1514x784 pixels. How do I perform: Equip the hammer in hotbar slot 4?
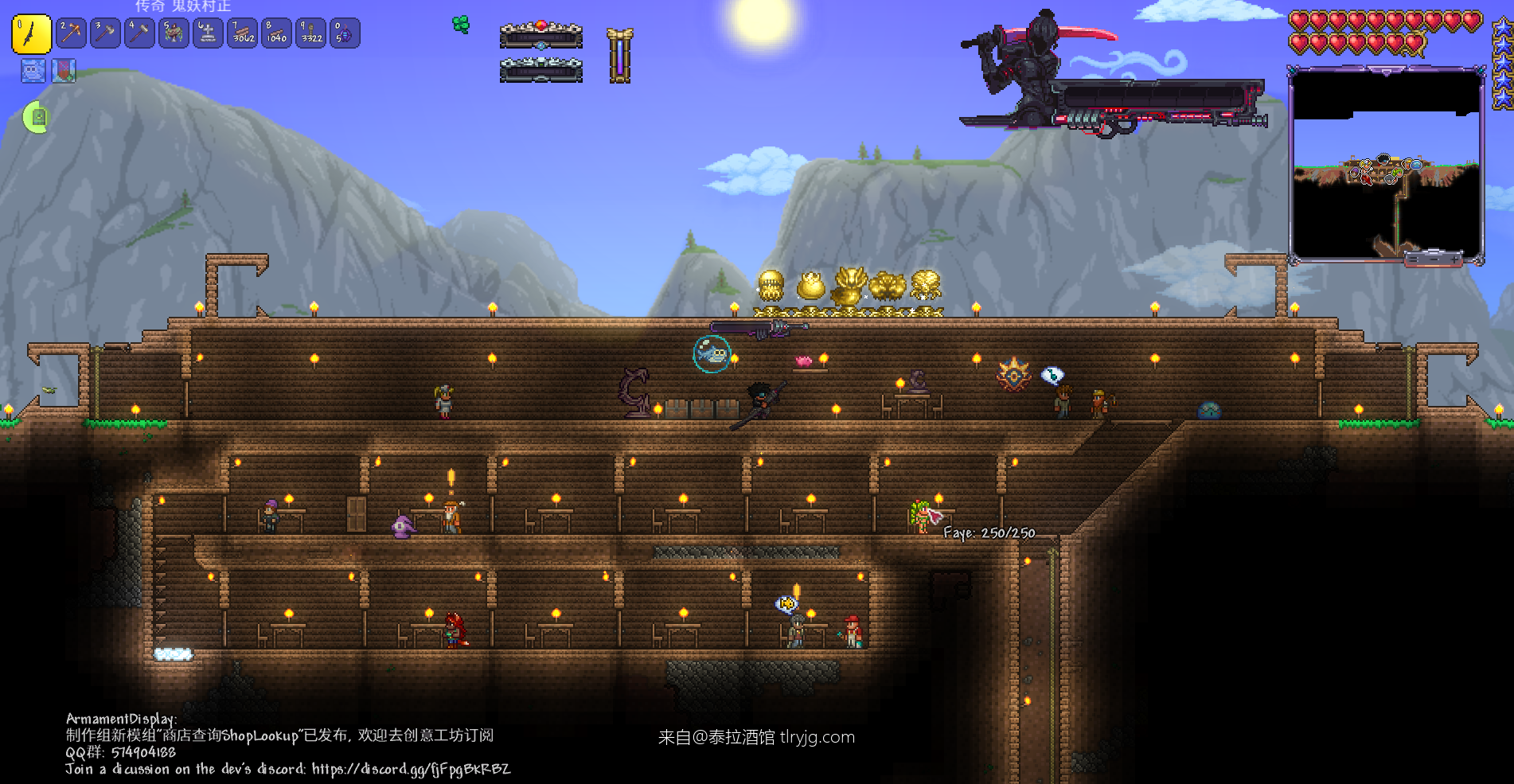tap(139, 33)
